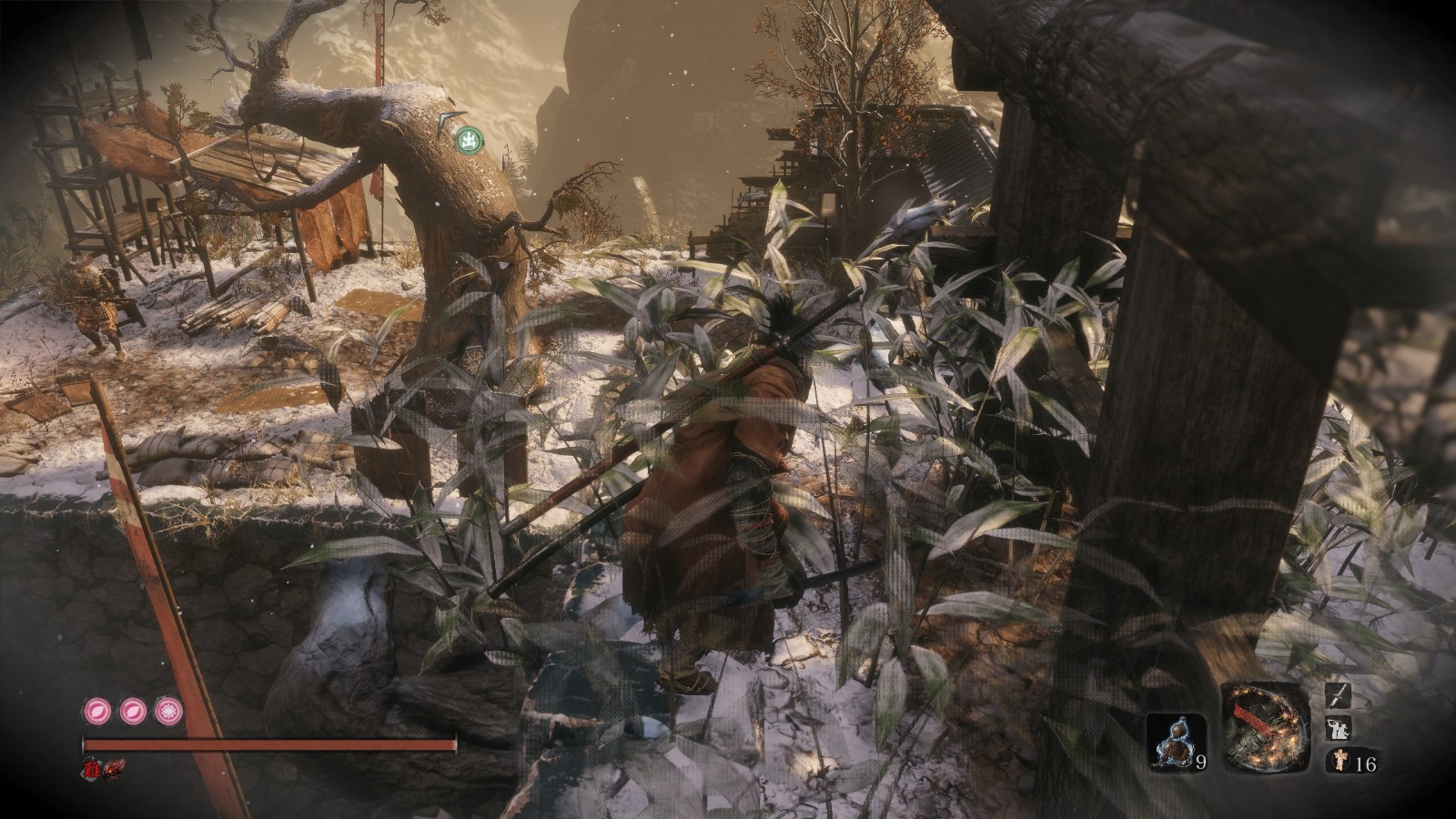Viewport: 1456px width, 819px height.
Task: Click the Spirit Emblem paper doll icon
Action: click(1338, 762)
